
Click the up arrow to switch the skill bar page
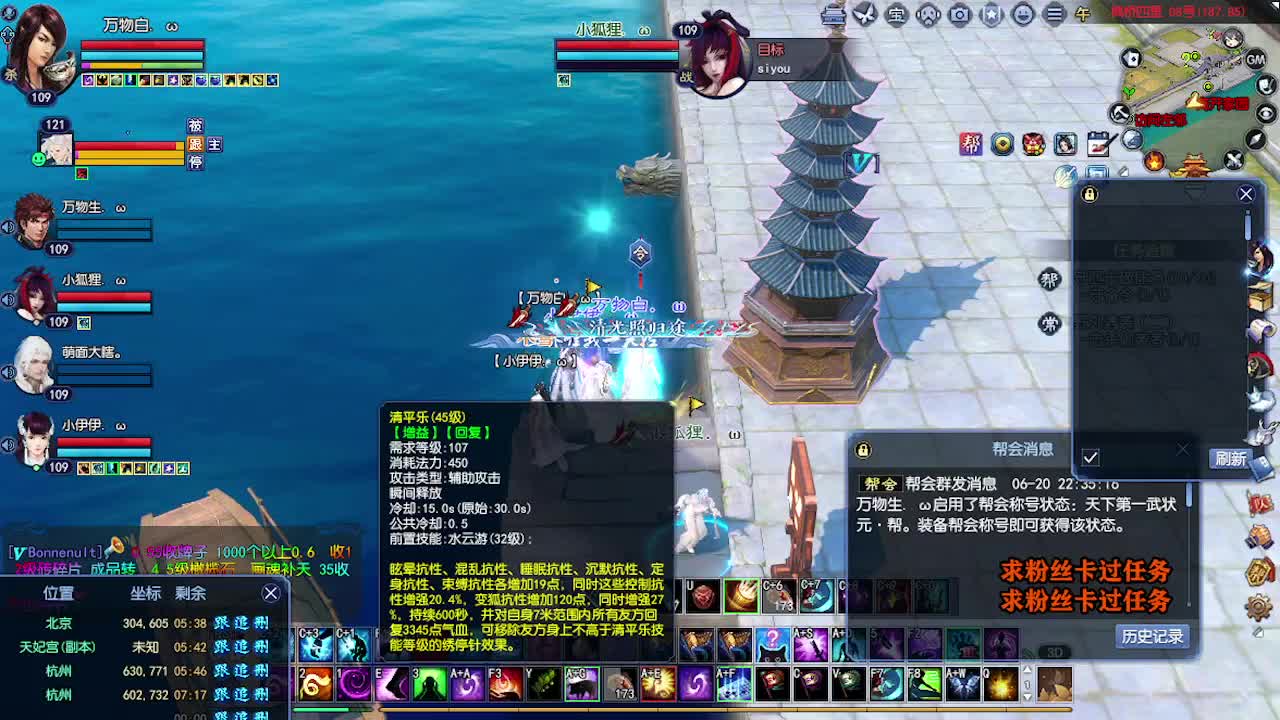coord(1027,670)
